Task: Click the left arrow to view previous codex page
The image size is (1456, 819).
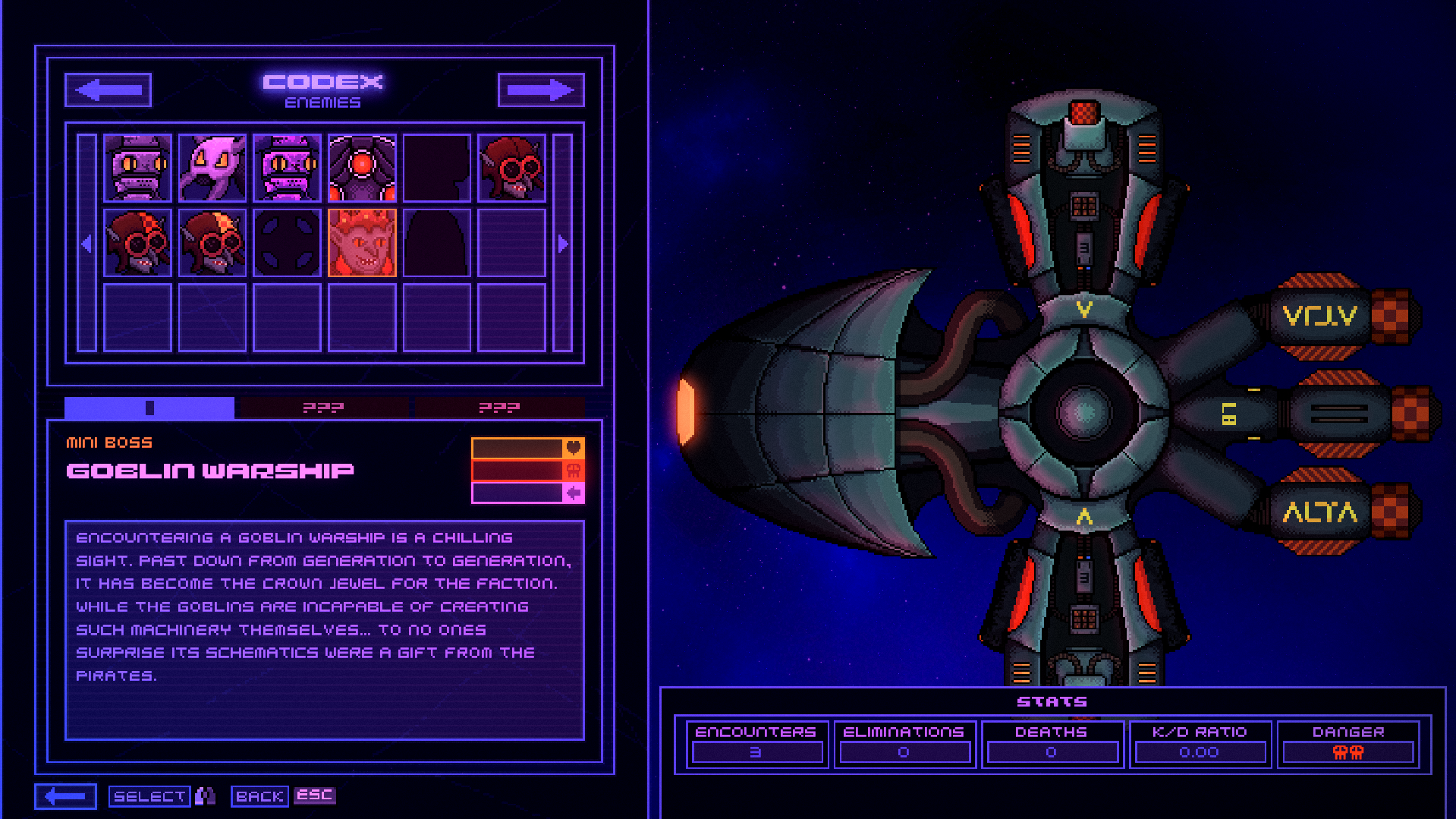Action: click(107, 90)
